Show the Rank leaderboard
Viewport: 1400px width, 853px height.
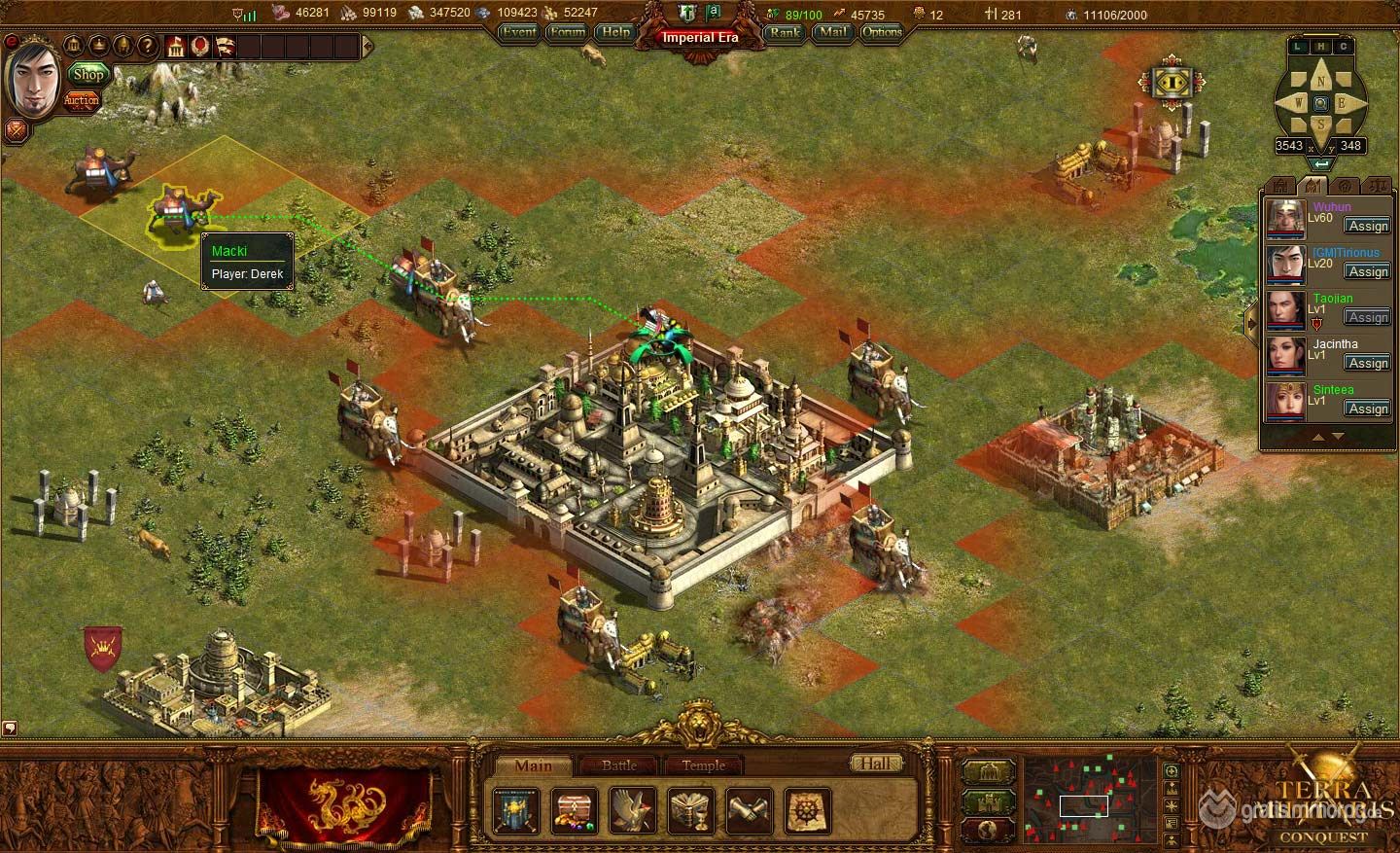tap(785, 32)
